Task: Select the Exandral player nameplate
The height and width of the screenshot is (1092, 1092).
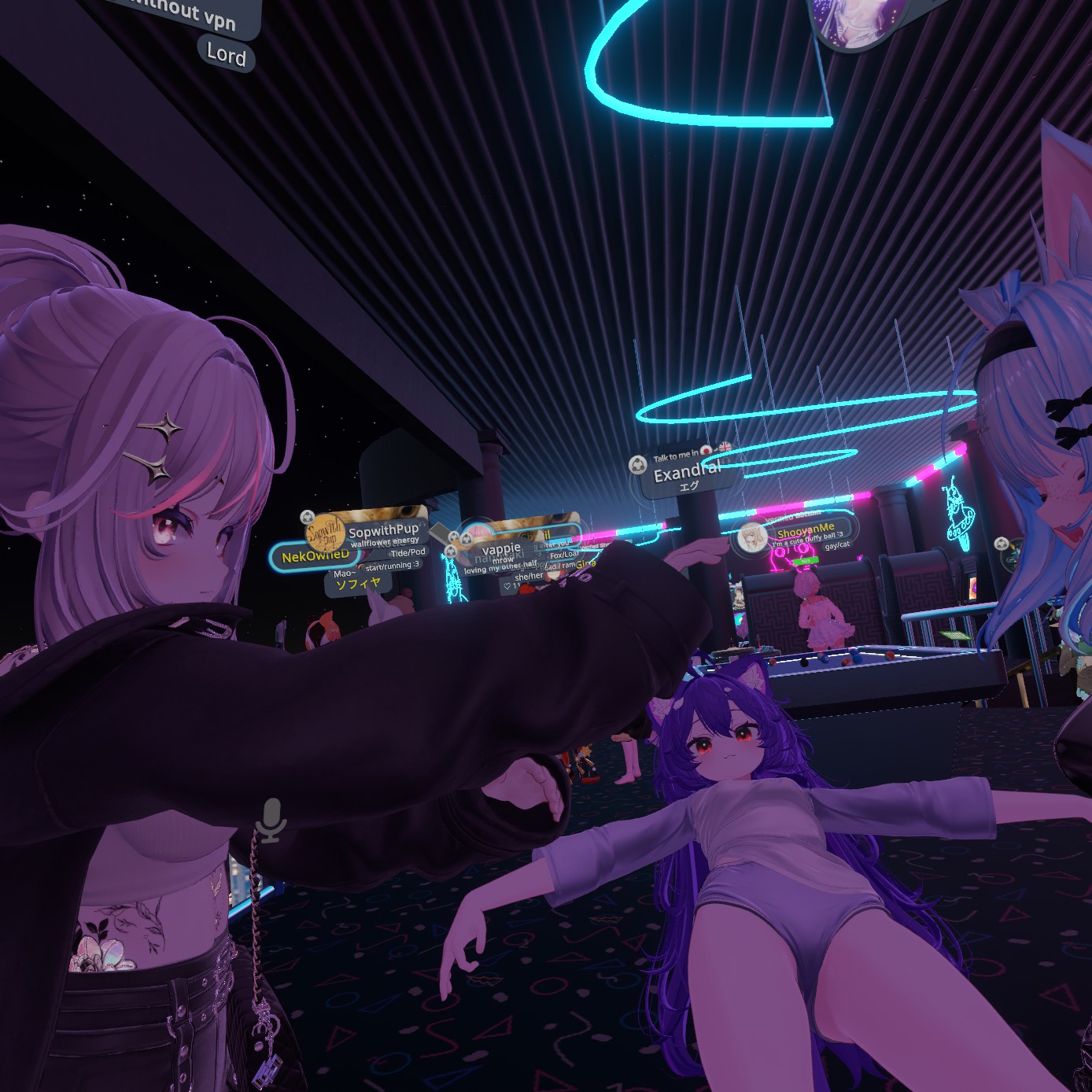Action: (686, 472)
